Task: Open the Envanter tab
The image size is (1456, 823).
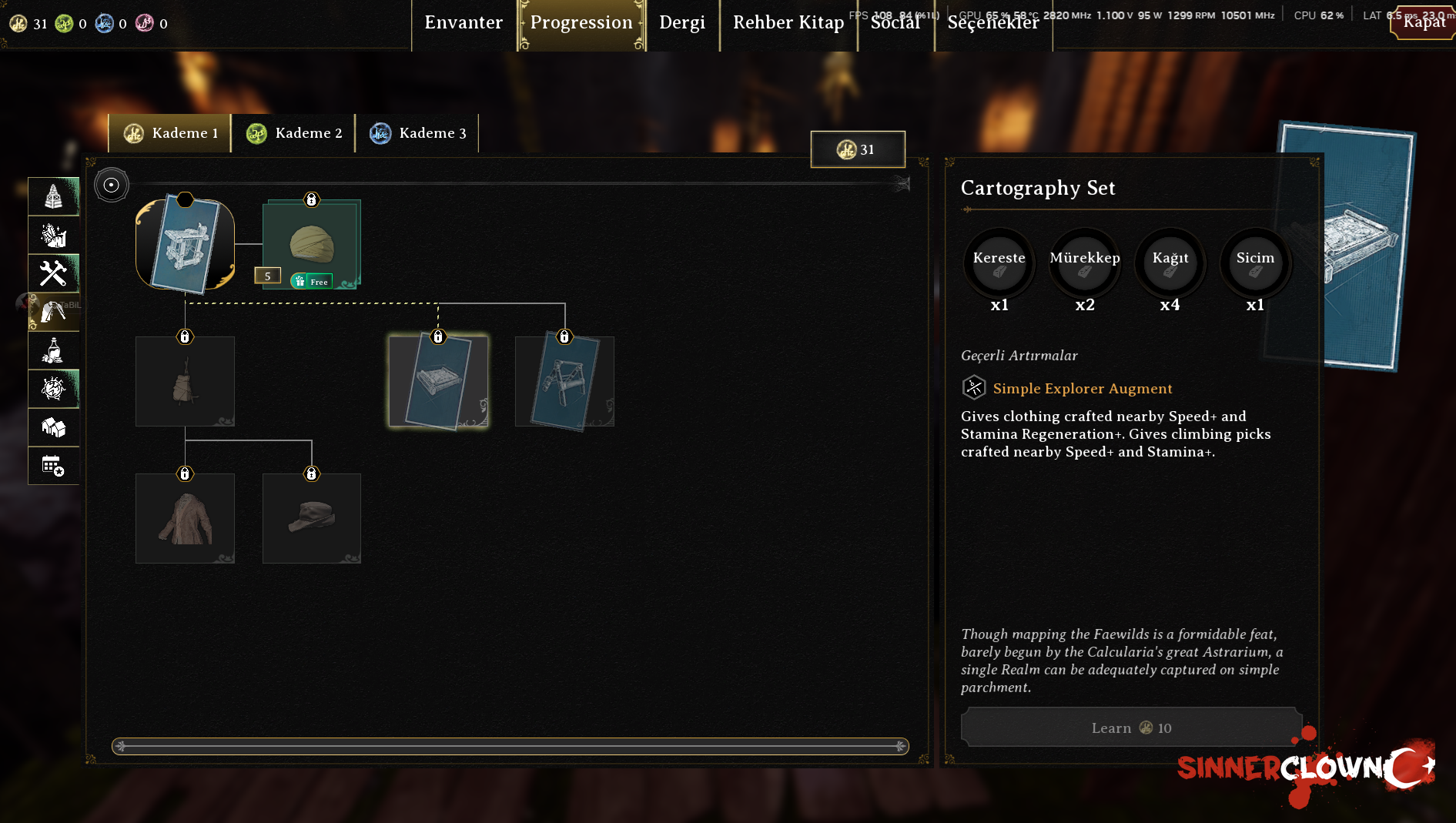Action: (x=464, y=23)
